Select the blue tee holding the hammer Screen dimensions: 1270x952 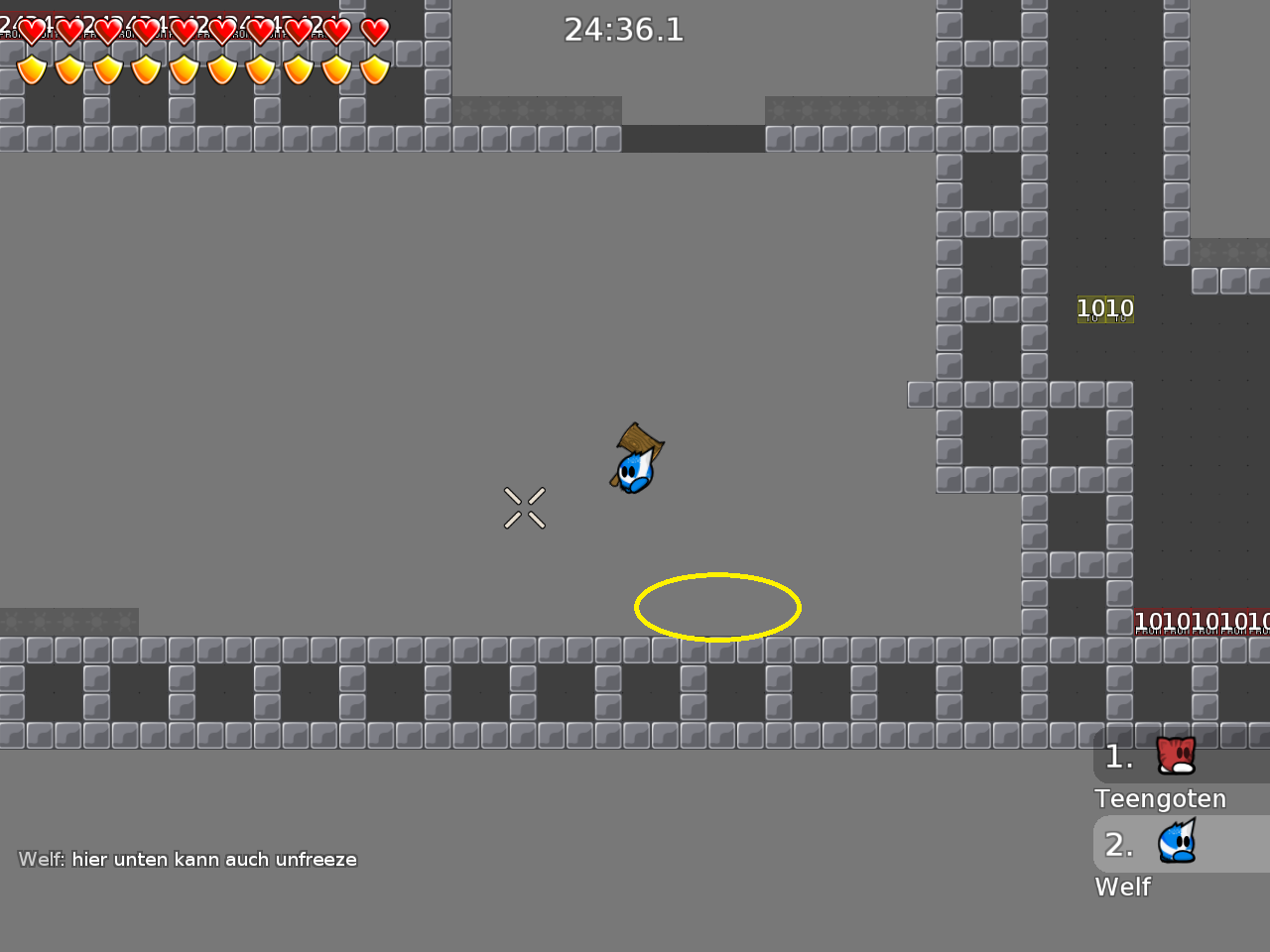point(634,471)
